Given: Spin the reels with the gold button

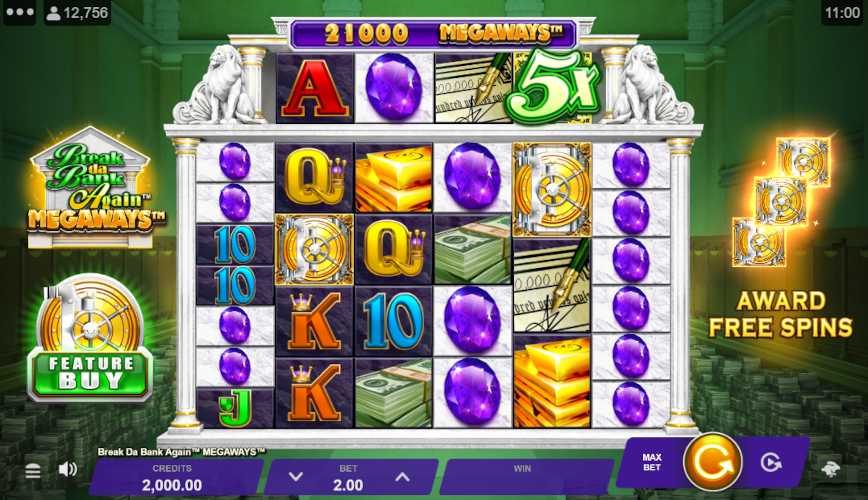Looking at the screenshot, I should point(712,463).
